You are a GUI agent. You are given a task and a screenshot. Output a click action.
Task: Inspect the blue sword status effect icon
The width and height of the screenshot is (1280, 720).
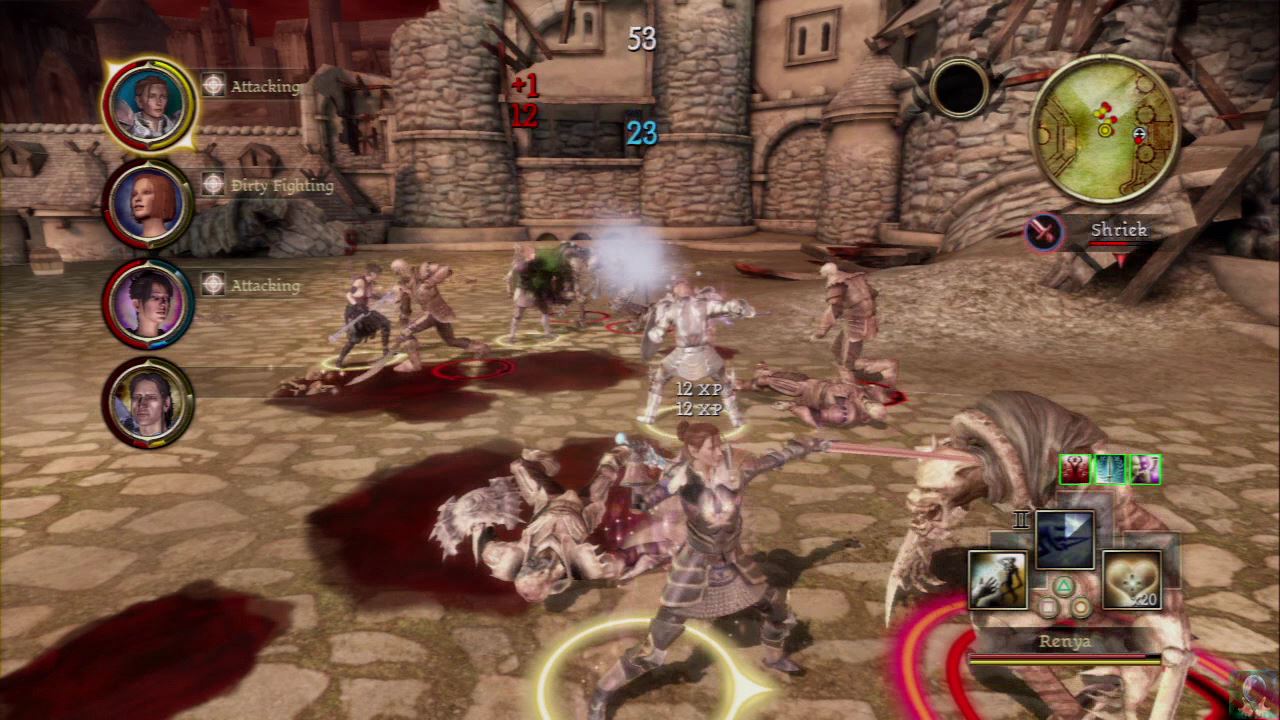pyautogui.click(x=1110, y=469)
